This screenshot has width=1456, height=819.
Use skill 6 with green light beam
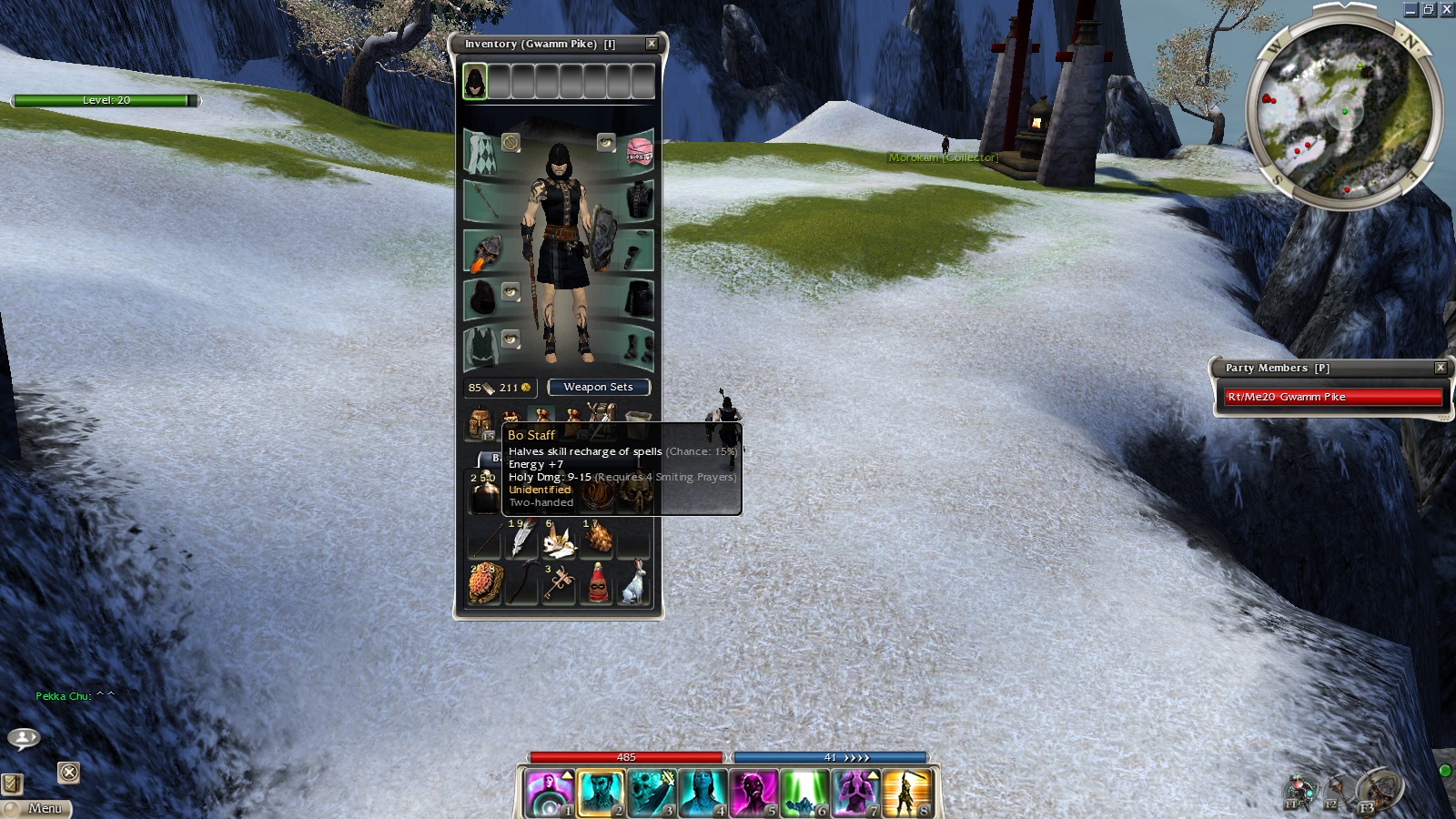804,793
